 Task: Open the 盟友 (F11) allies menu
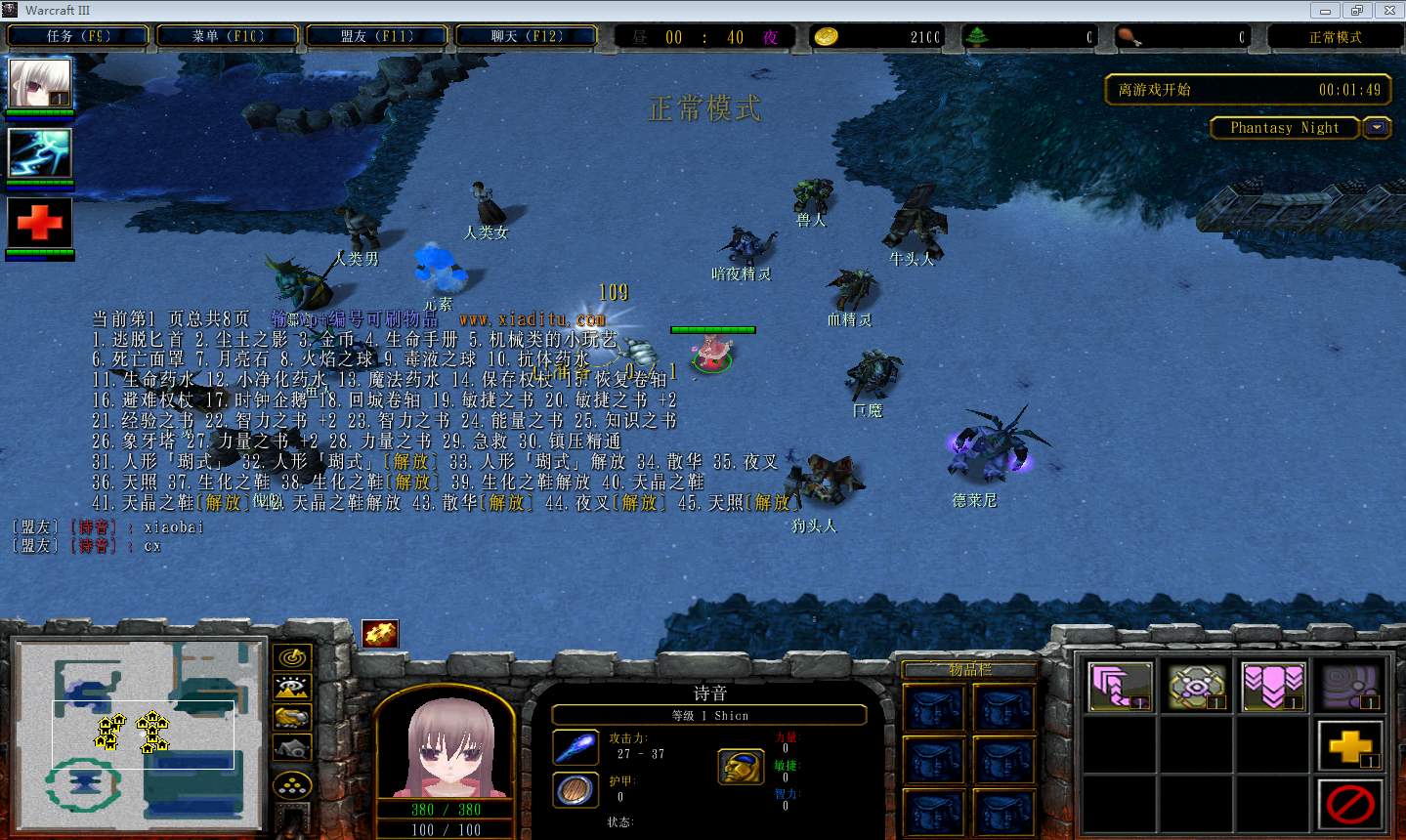pos(377,37)
